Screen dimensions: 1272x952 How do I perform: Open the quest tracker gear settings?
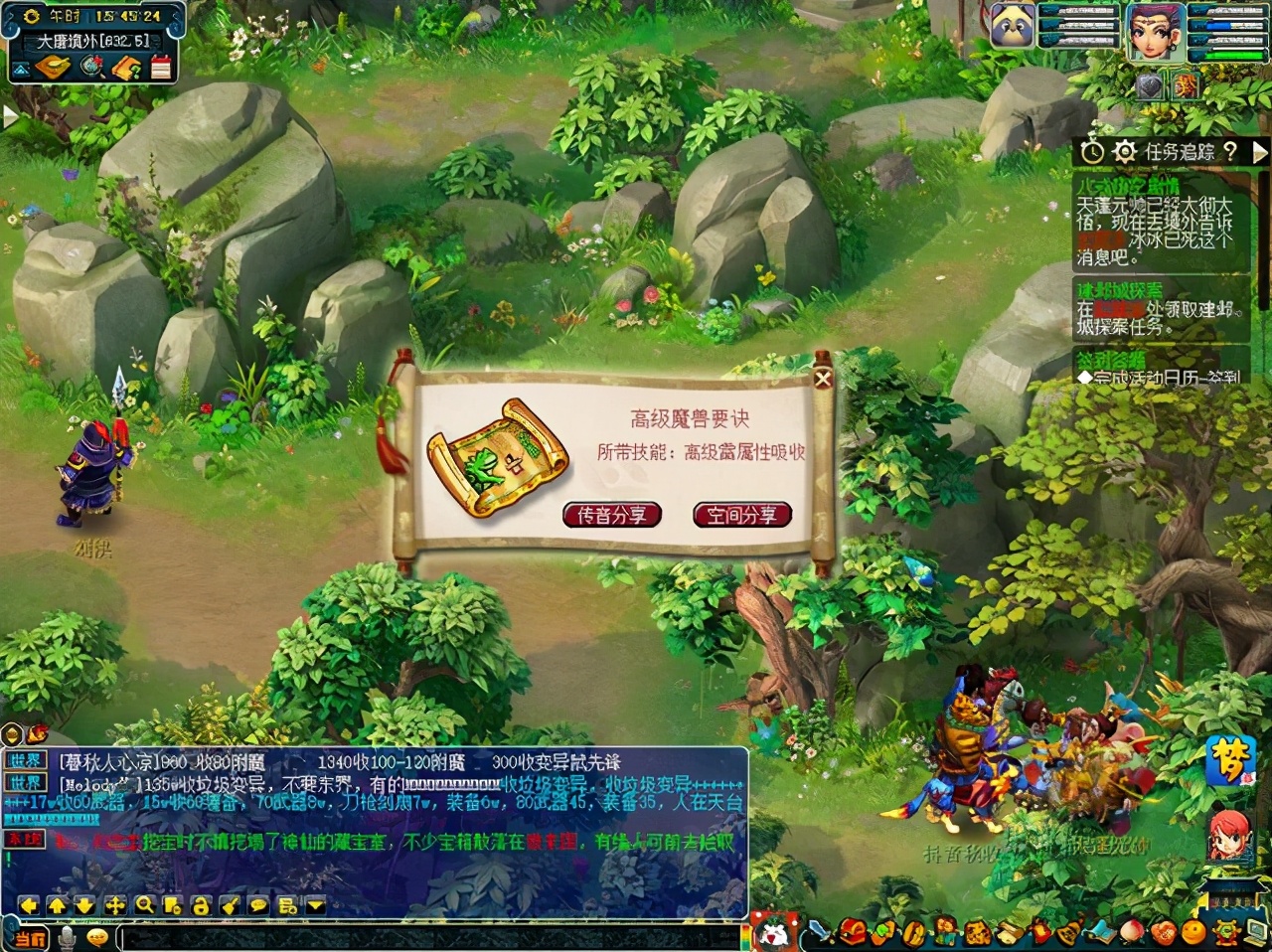pyautogui.click(x=1124, y=152)
